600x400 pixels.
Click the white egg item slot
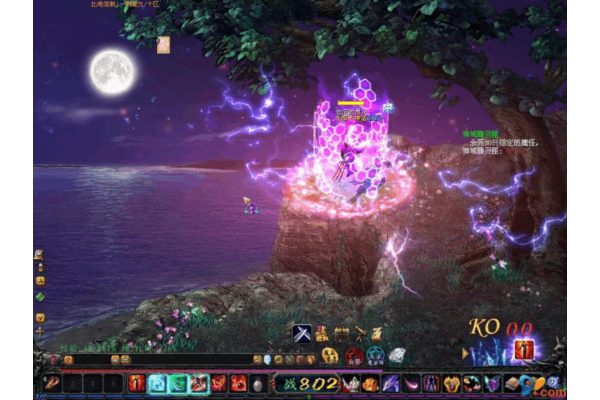point(259,383)
